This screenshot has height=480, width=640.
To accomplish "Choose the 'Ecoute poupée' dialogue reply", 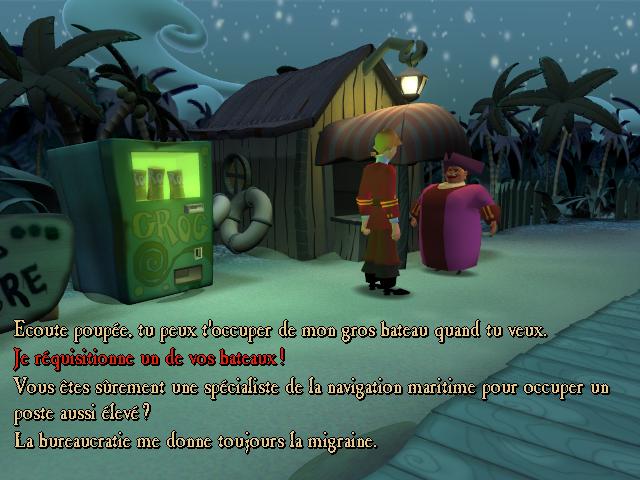I will coord(280,331).
